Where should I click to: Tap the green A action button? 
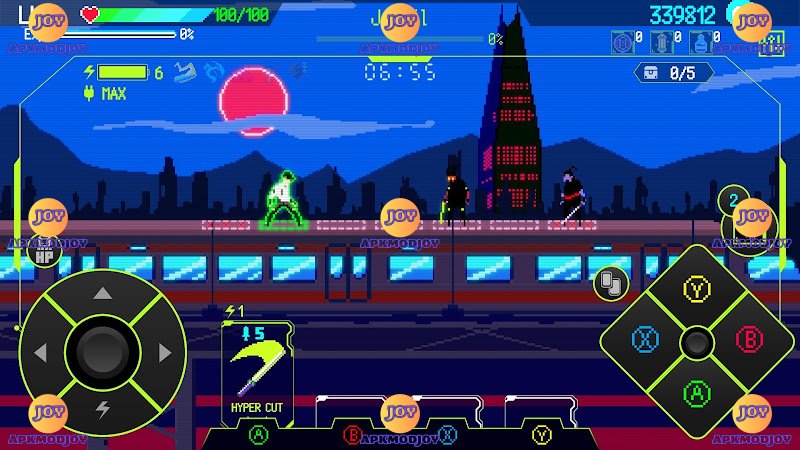click(696, 393)
